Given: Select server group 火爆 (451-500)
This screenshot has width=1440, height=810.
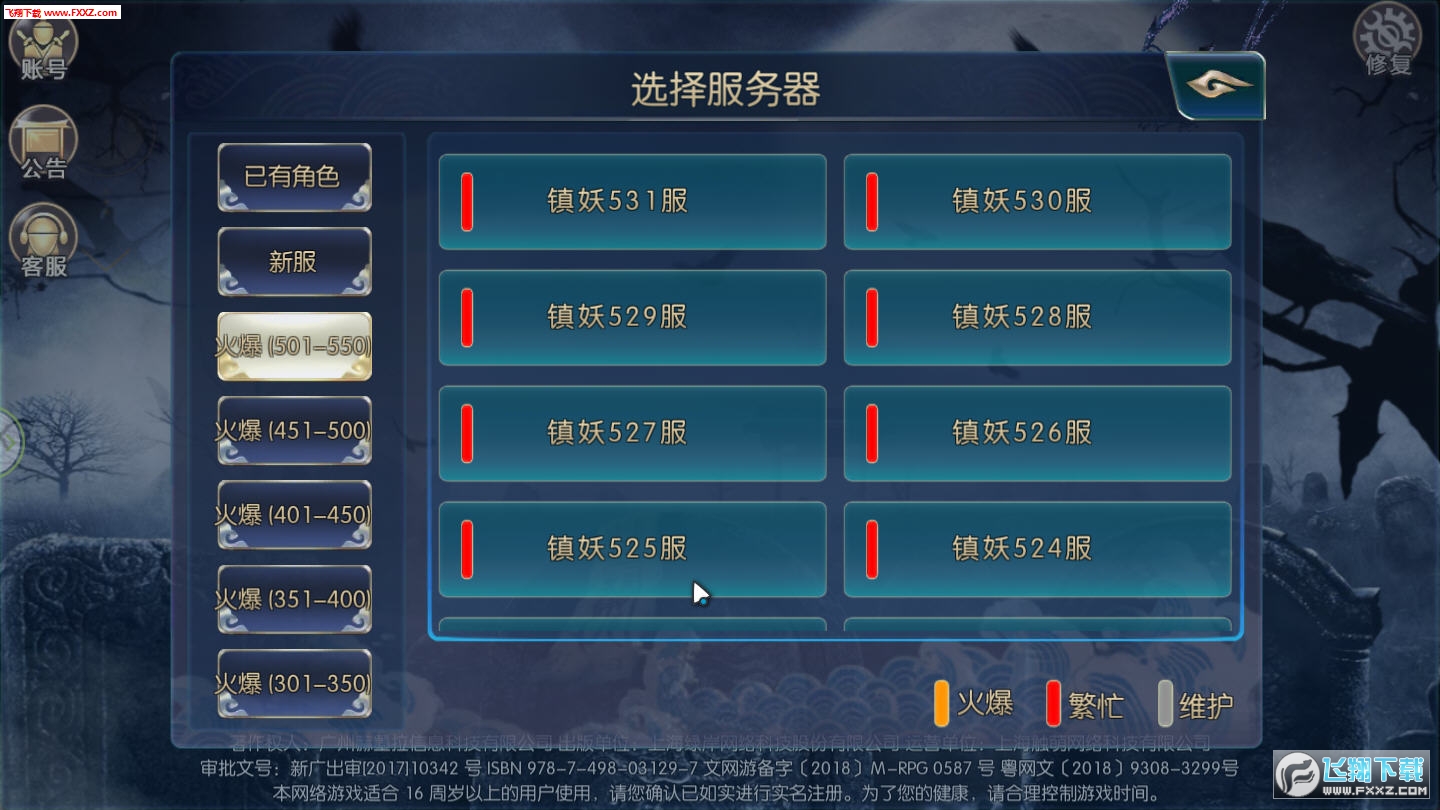Looking at the screenshot, I should coord(294,429).
